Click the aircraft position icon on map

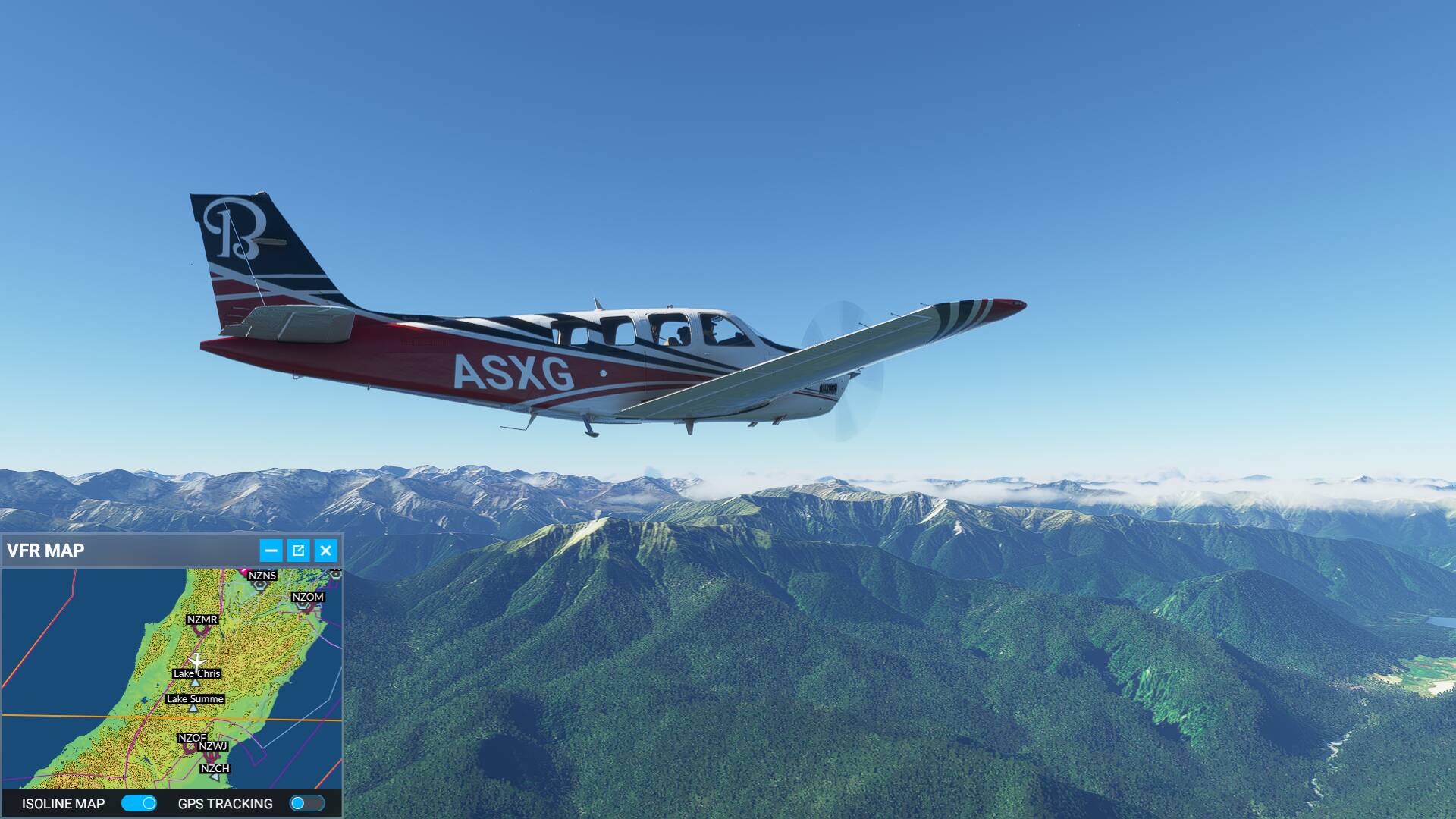(x=197, y=662)
